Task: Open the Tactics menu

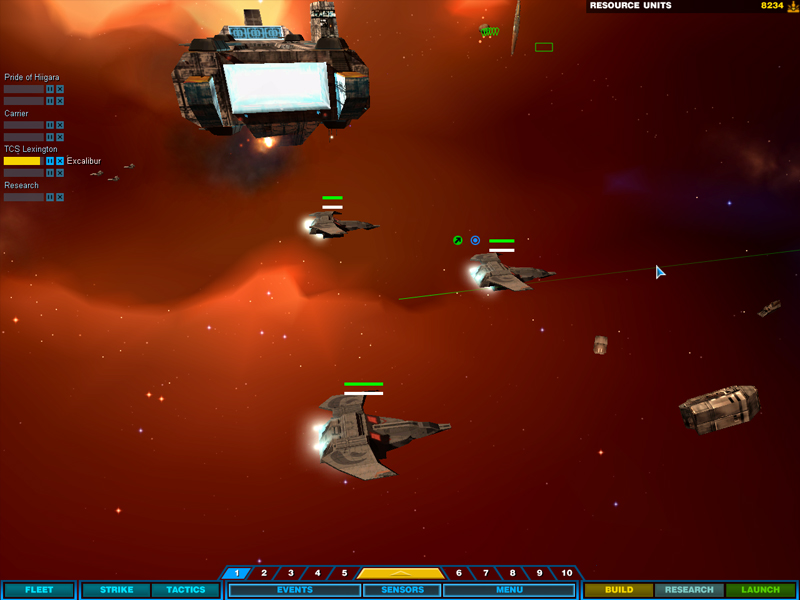Action: pos(185,590)
